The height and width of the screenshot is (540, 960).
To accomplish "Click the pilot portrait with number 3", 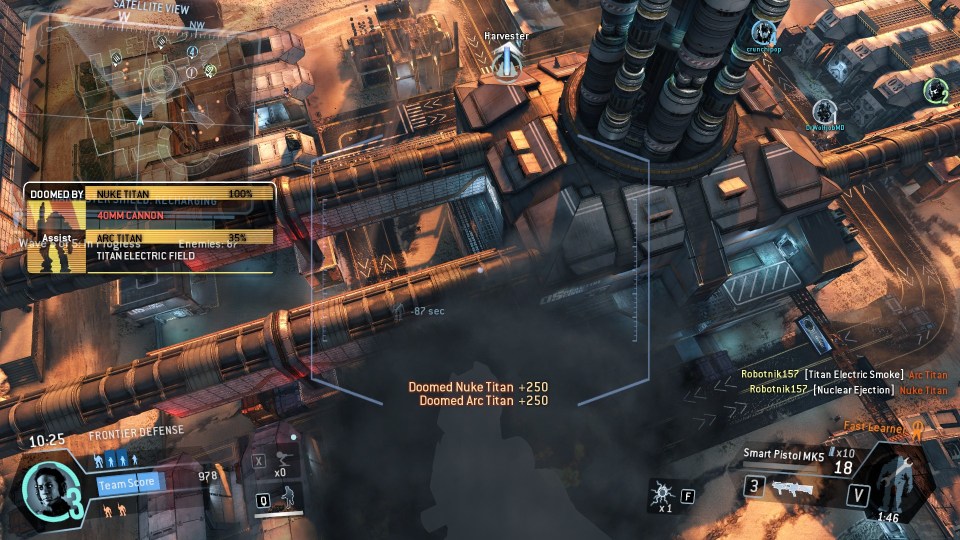I will click(48, 491).
